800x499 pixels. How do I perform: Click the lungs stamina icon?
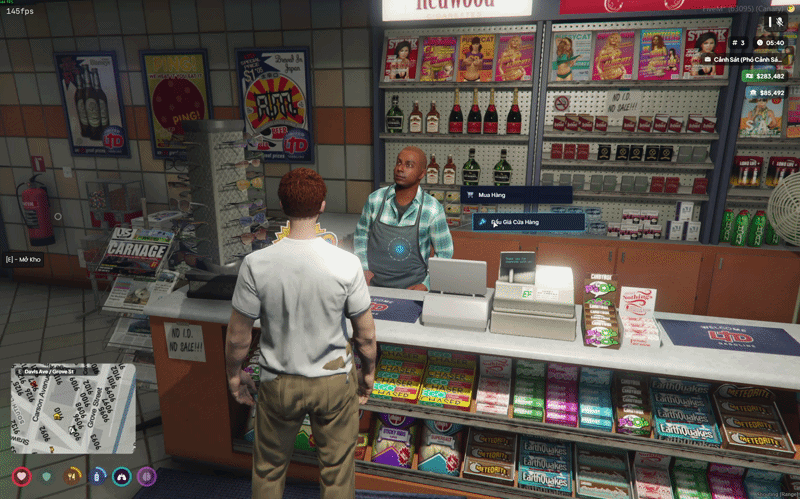tap(122, 477)
